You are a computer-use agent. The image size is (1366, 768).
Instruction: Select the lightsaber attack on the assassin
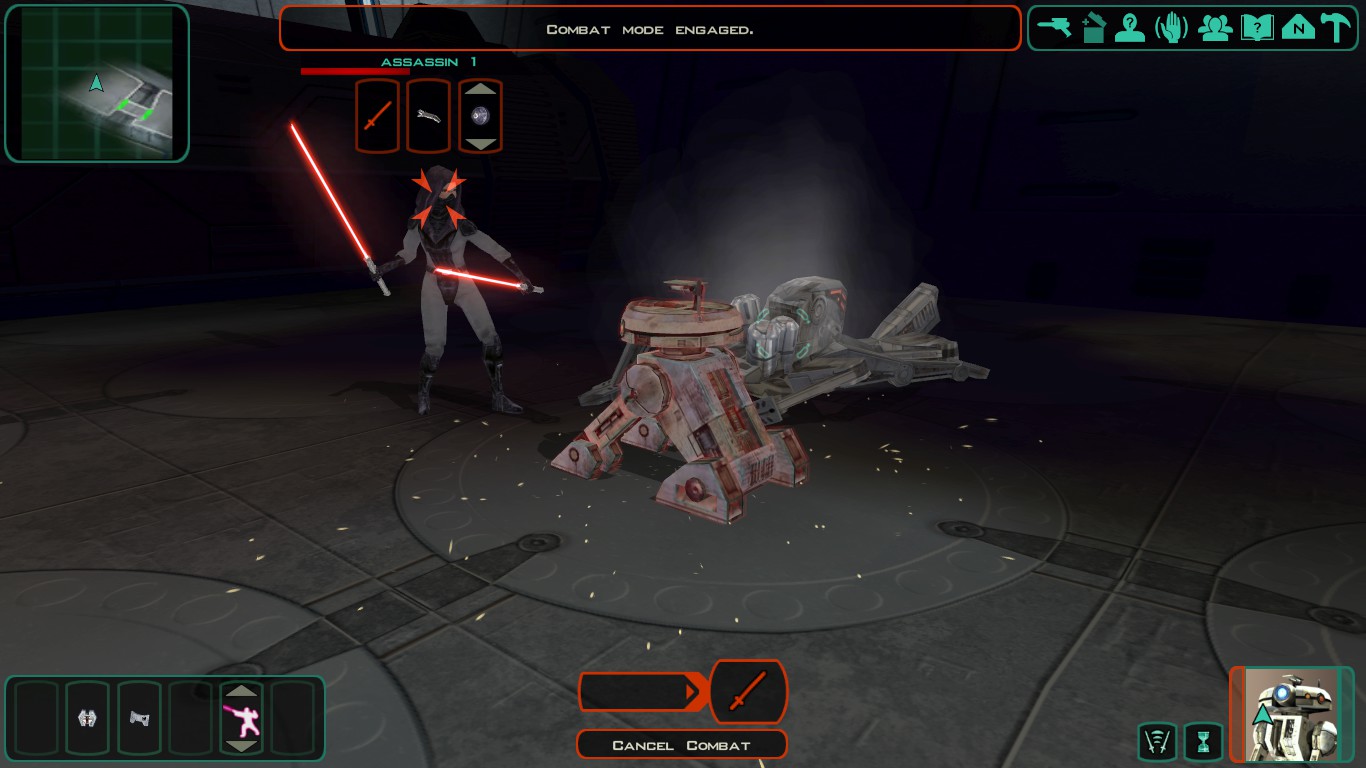(x=377, y=116)
